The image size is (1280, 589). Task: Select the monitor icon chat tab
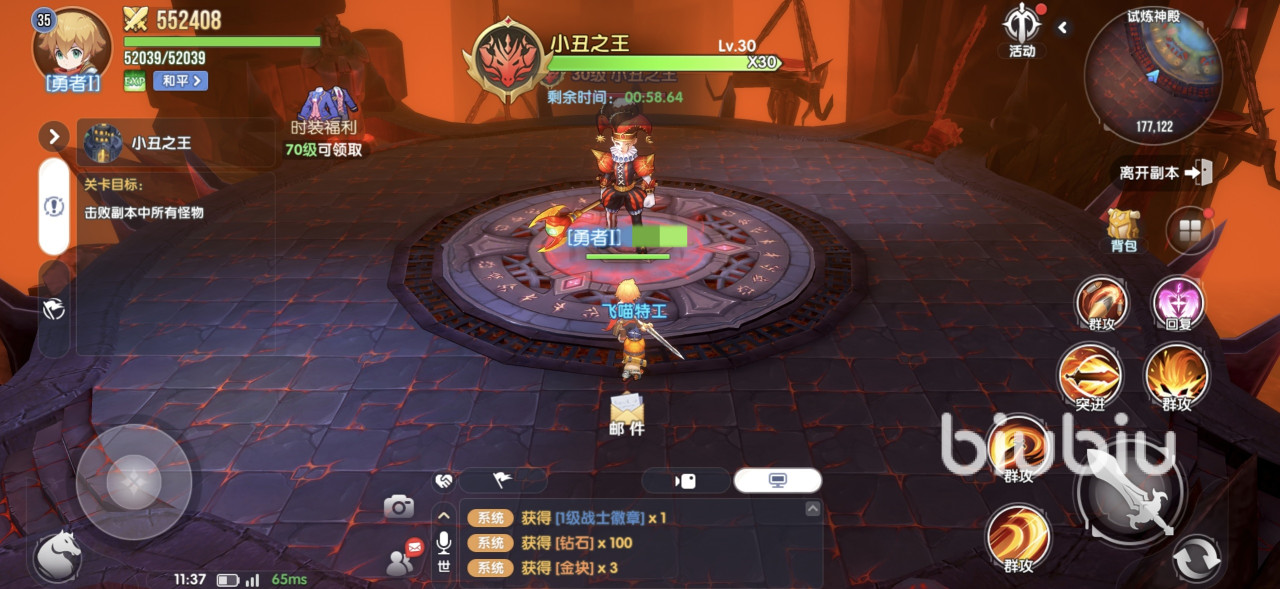[x=777, y=481]
